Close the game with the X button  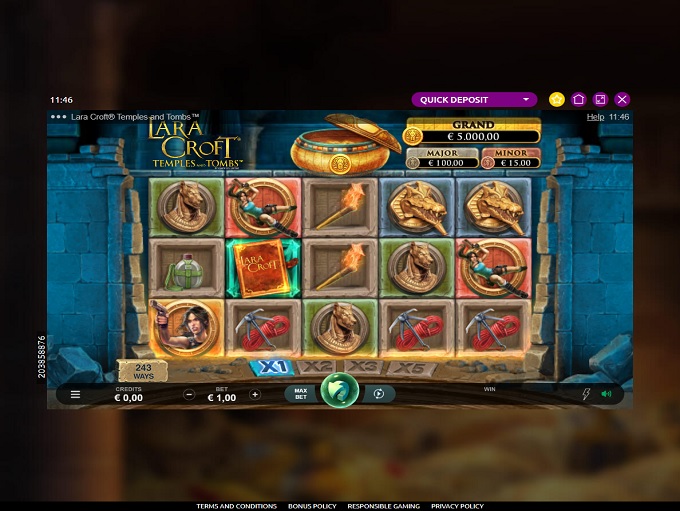click(622, 100)
